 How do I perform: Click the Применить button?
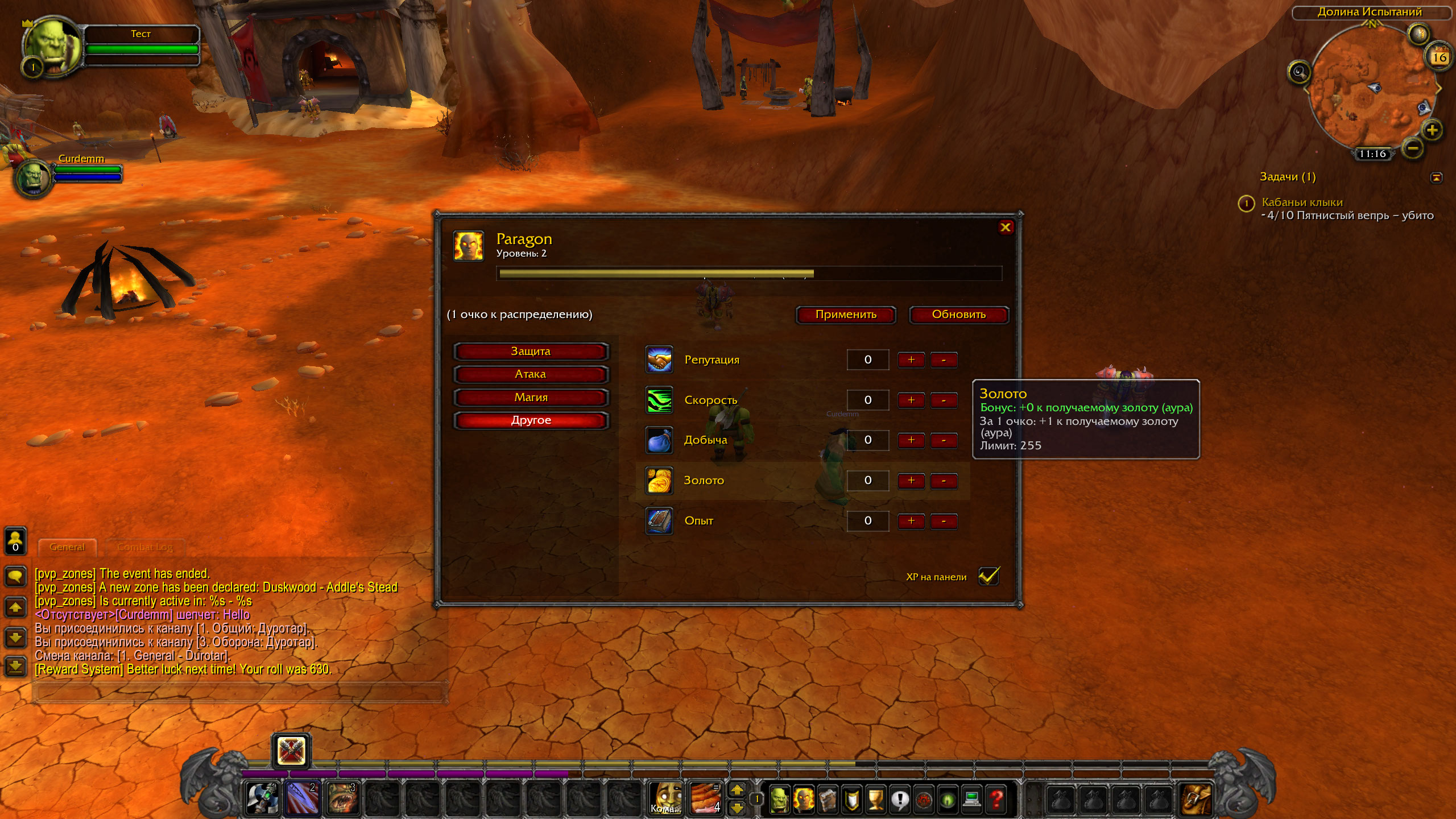(x=846, y=315)
